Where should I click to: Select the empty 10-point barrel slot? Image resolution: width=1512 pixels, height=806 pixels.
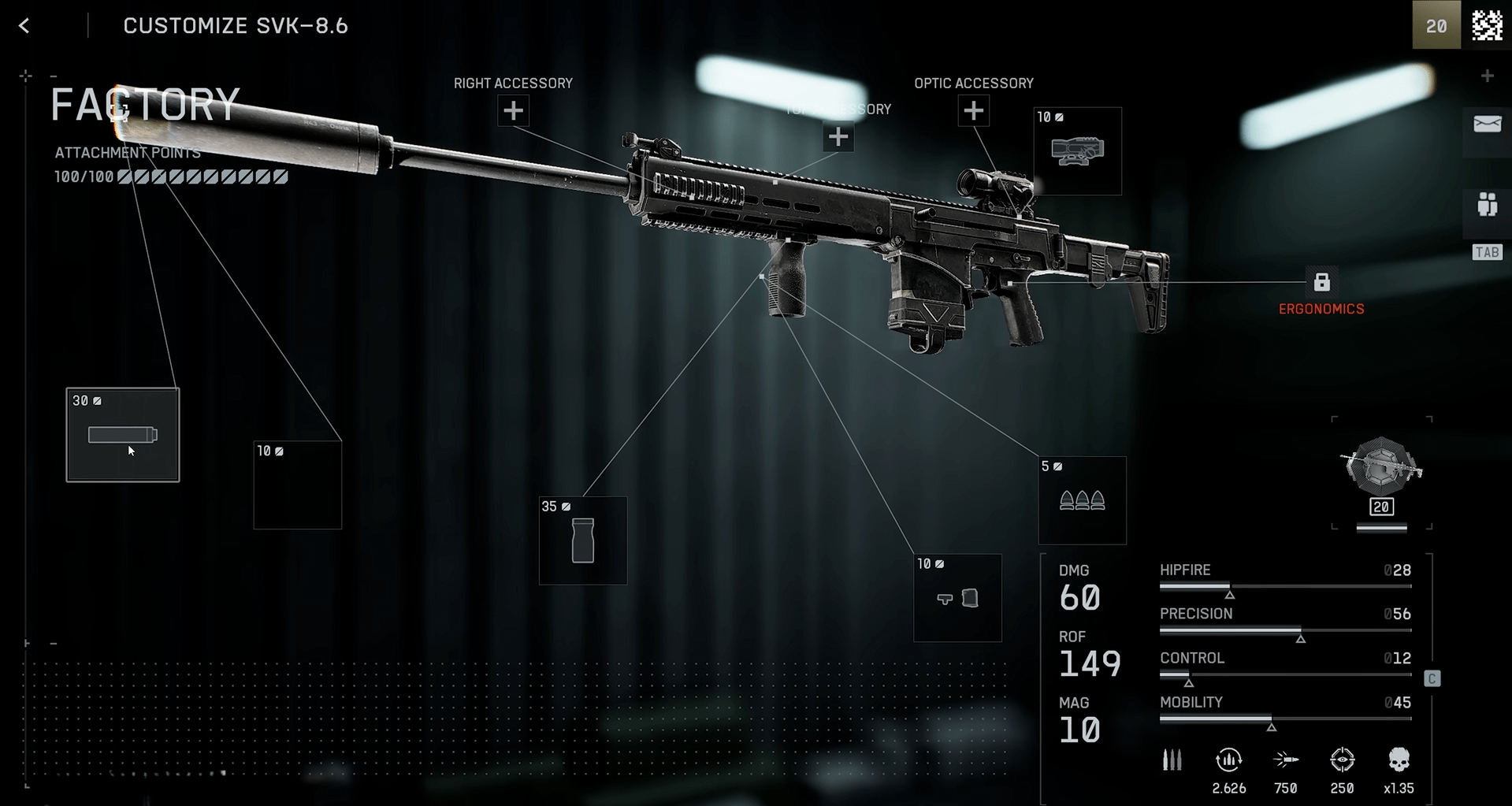(297, 485)
